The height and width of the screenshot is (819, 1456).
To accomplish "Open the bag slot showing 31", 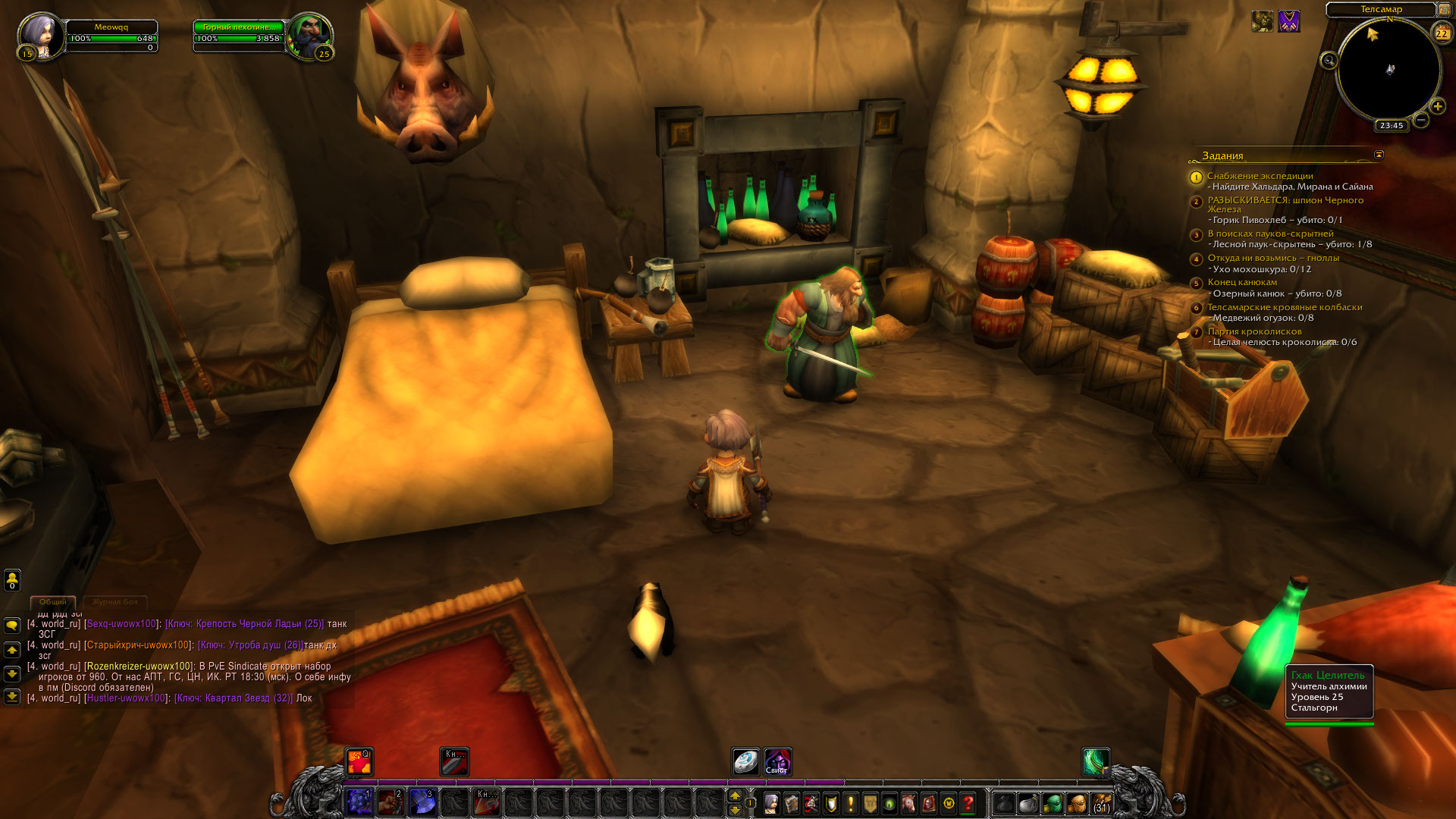I will click(x=1101, y=803).
